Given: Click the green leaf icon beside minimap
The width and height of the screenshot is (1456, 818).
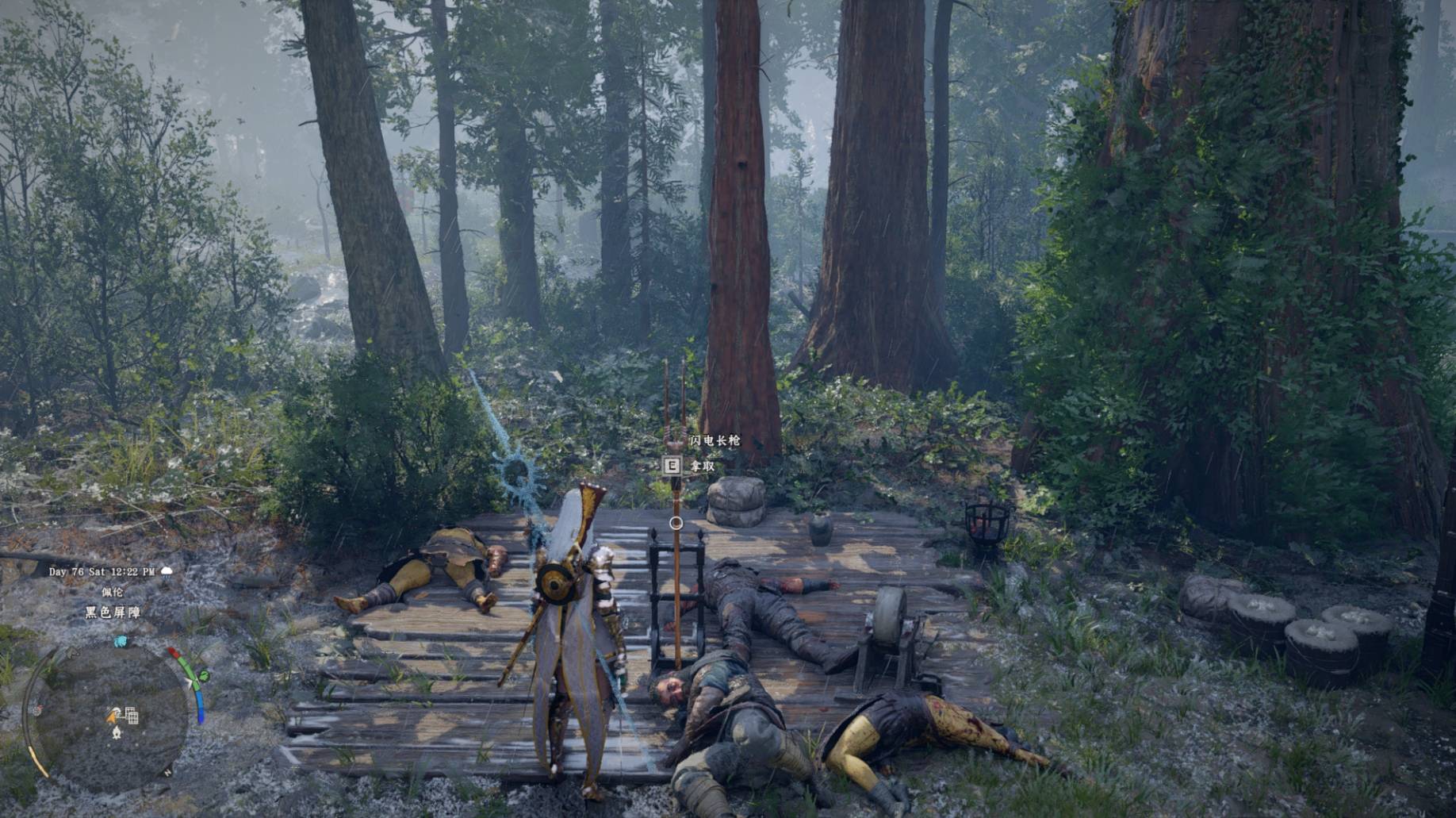Looking at the screenshot, I should [204, 676].
